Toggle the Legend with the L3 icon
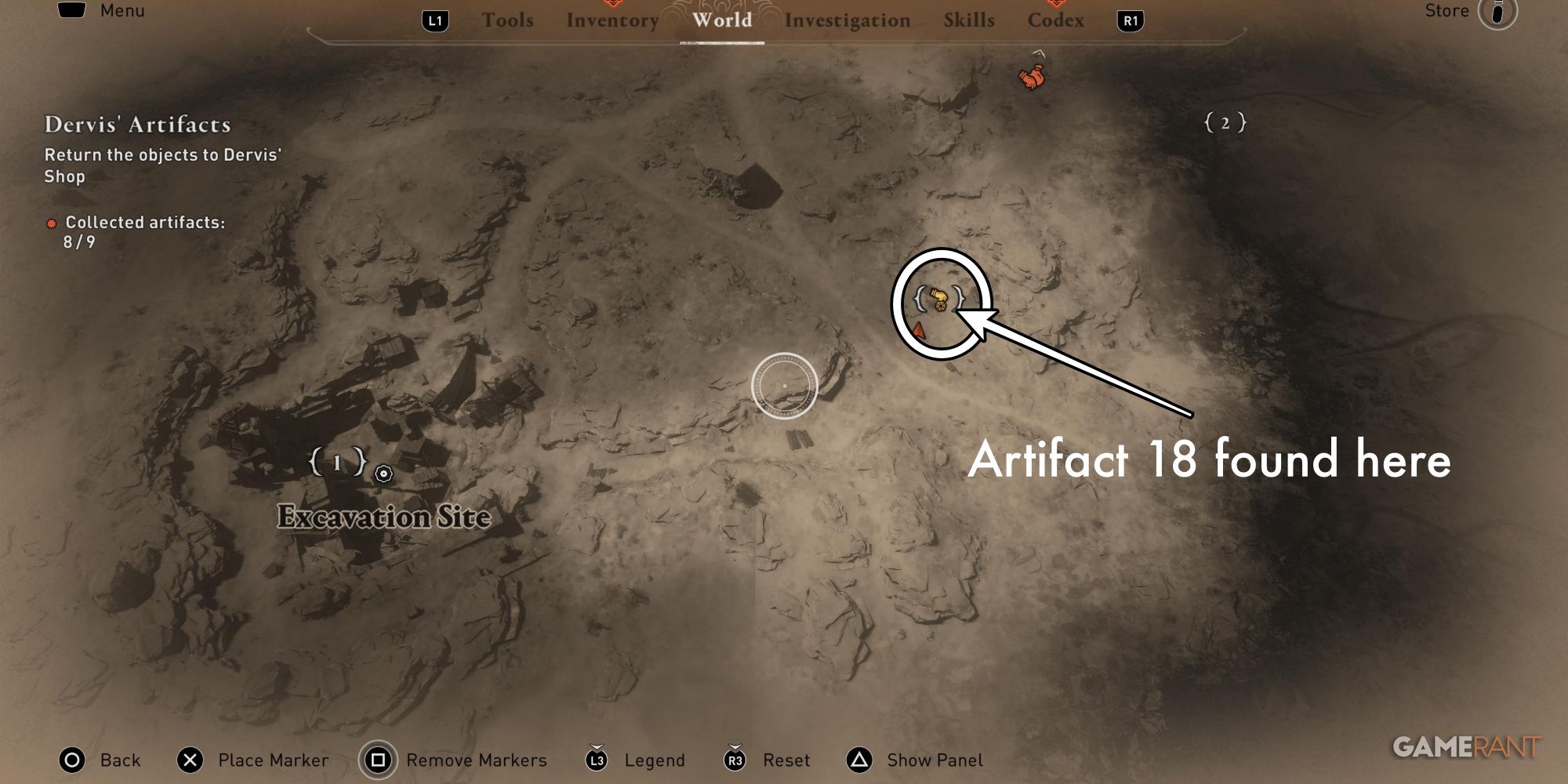 click(595, 760)
